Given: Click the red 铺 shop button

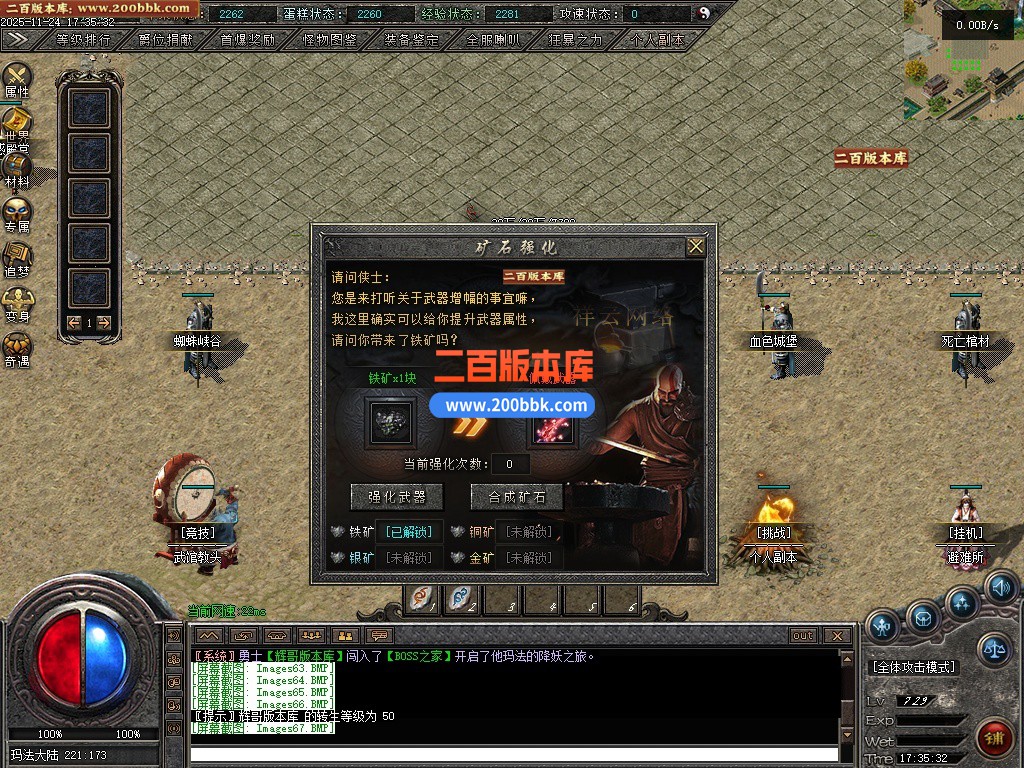Looking at the screenshot, I should 994,738.
